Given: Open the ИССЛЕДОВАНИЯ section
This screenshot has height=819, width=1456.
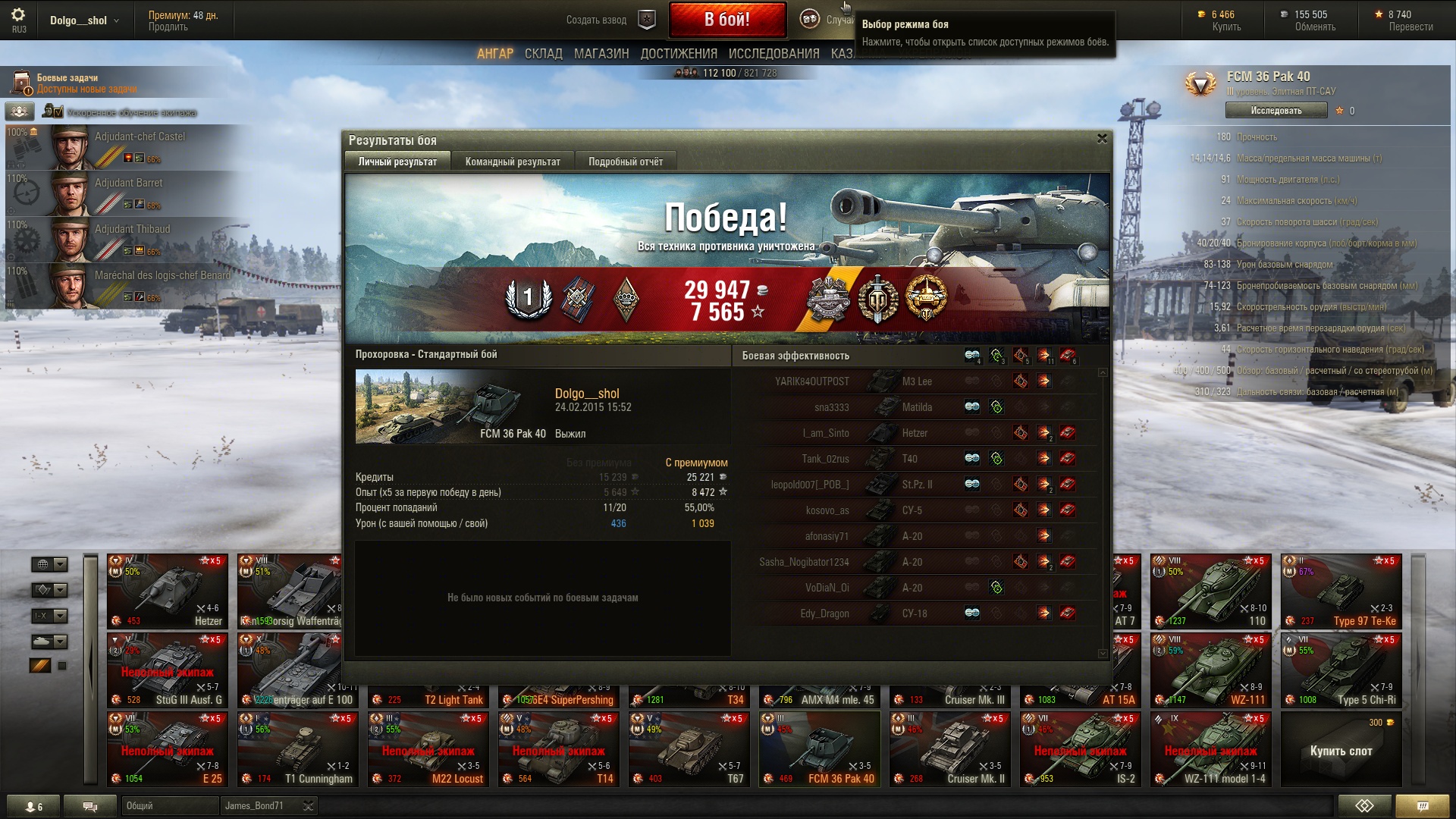Looking at the screenshot, I should pos(773,54).
